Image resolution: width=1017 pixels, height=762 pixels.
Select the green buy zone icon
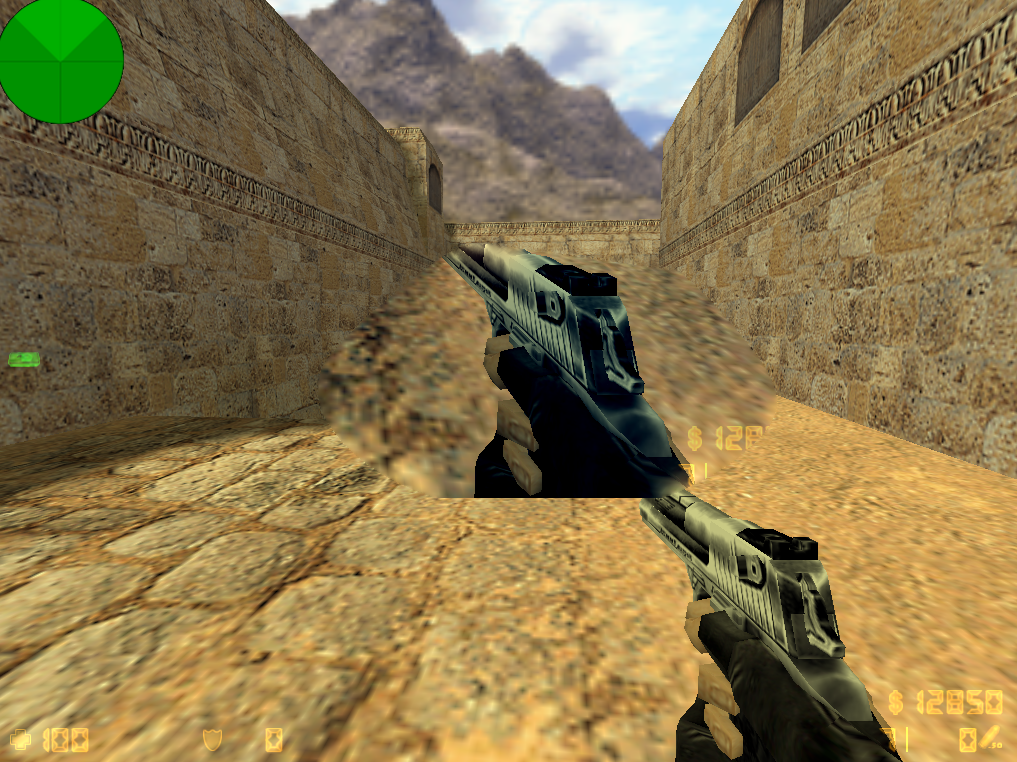click(22, 358)
